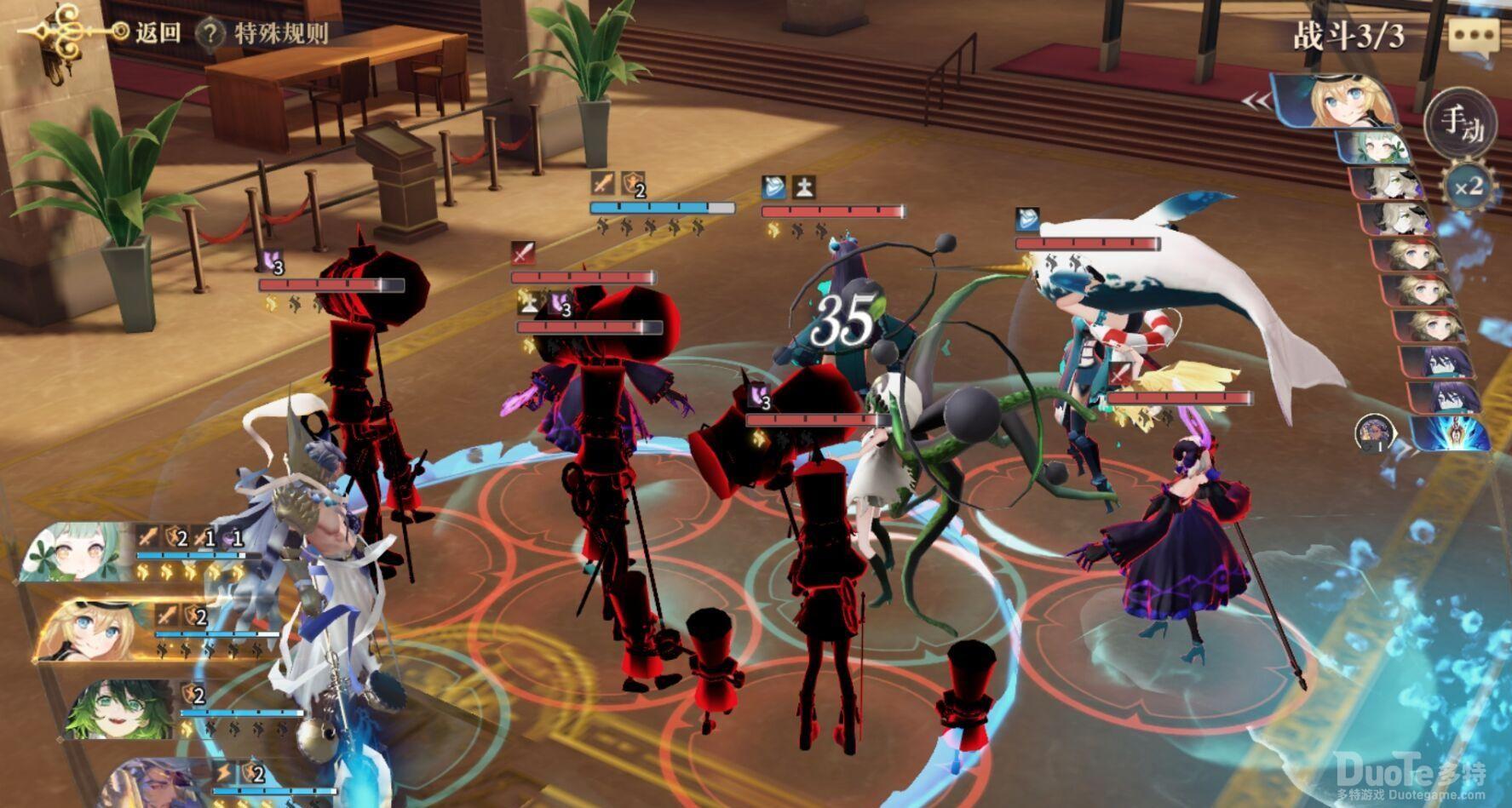Toggle the 手动 manual battle mode
1512x808 pixels.
1460,124
